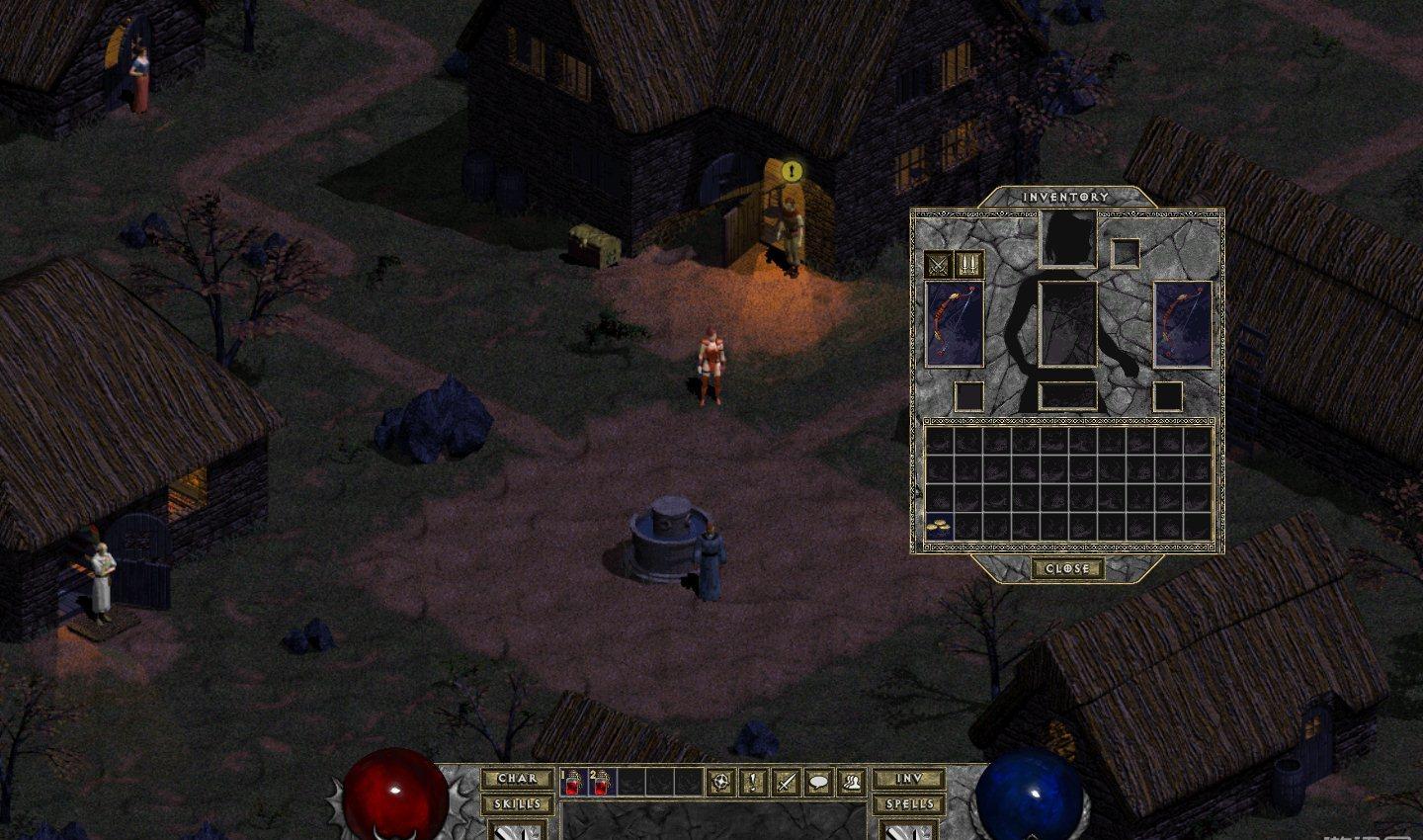Select the bow in the left weapon slot
This screenshot has height=840, width=1423.
[x=955, y=324]
